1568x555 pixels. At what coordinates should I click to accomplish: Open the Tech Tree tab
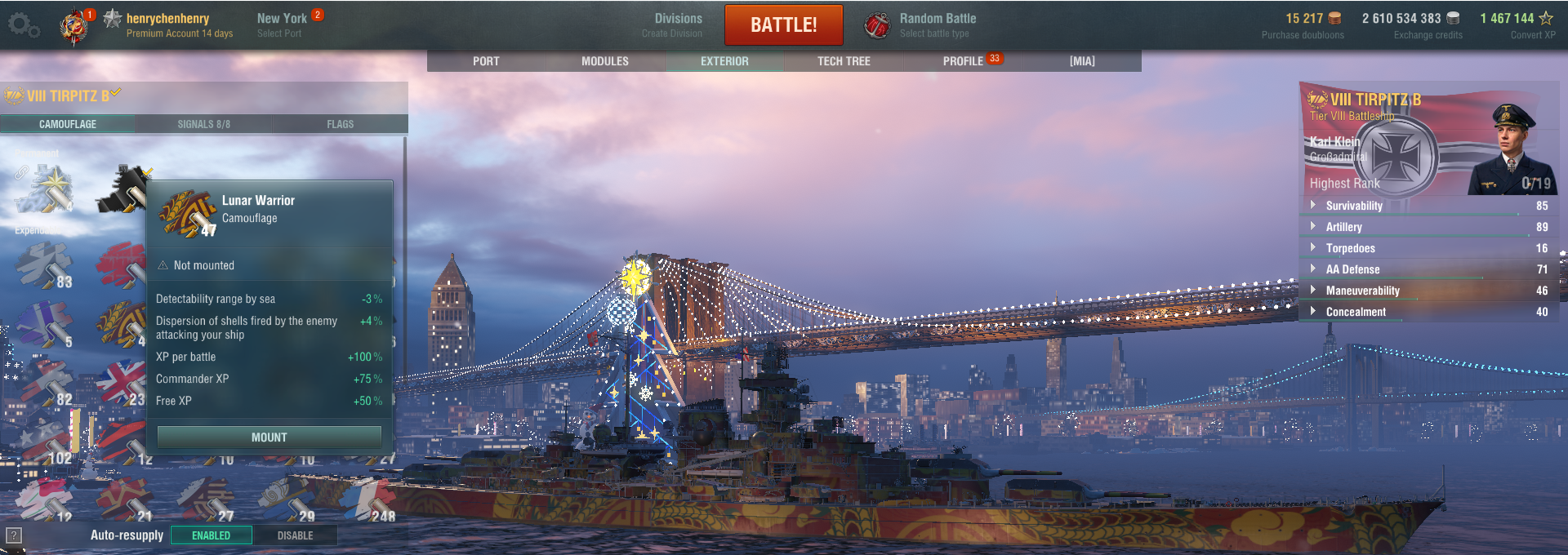tap(844, 61)
